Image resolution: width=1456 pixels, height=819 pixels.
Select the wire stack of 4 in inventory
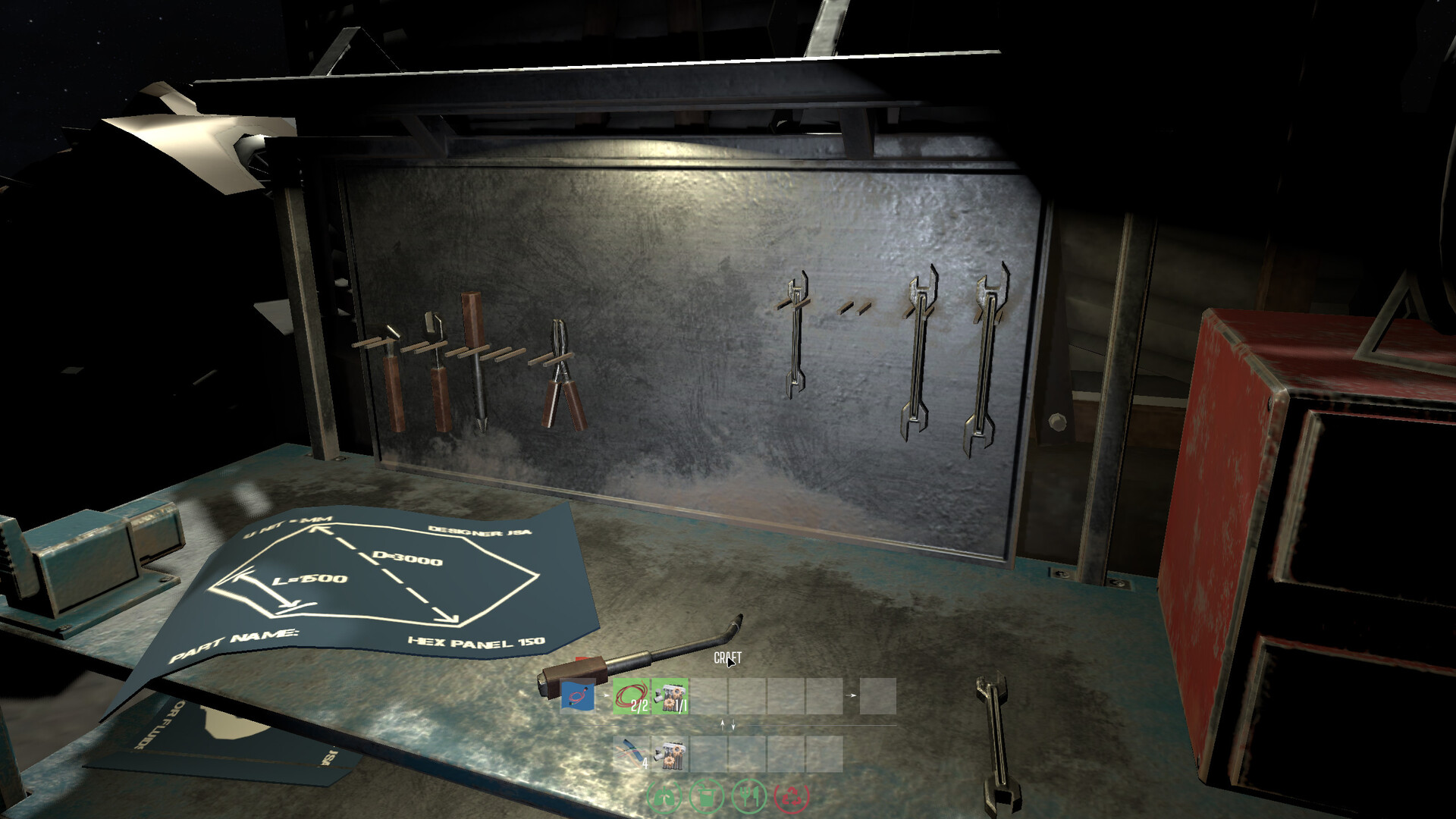[x=631, y=753]
